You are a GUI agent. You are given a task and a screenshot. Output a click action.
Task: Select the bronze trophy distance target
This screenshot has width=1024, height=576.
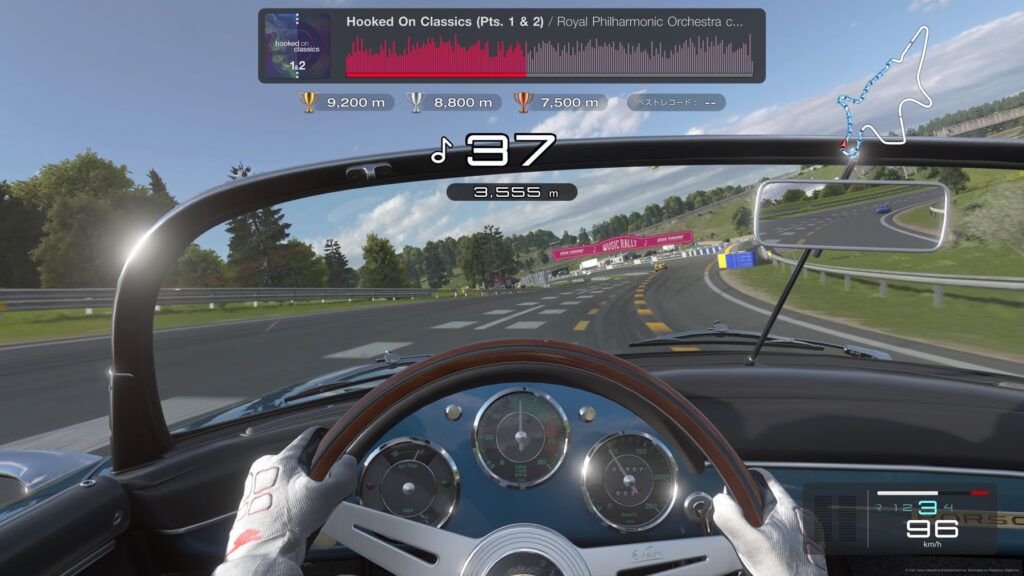(559, 102)
